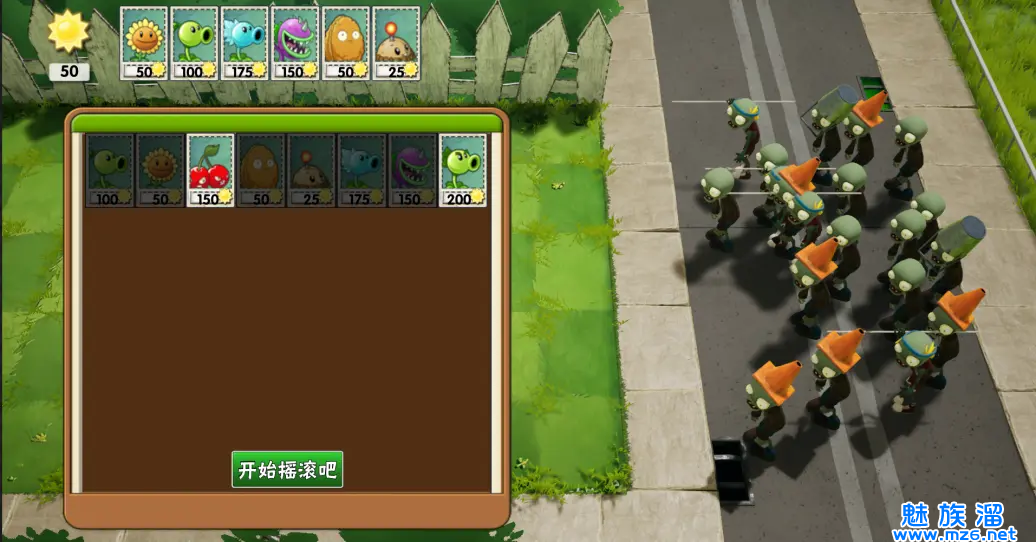The width and height of the screenshot is (1036, 542).
Task: Click the dimmed Snow Pea card in the chooser
Action: pyautogui.click(x=362, y=170)
